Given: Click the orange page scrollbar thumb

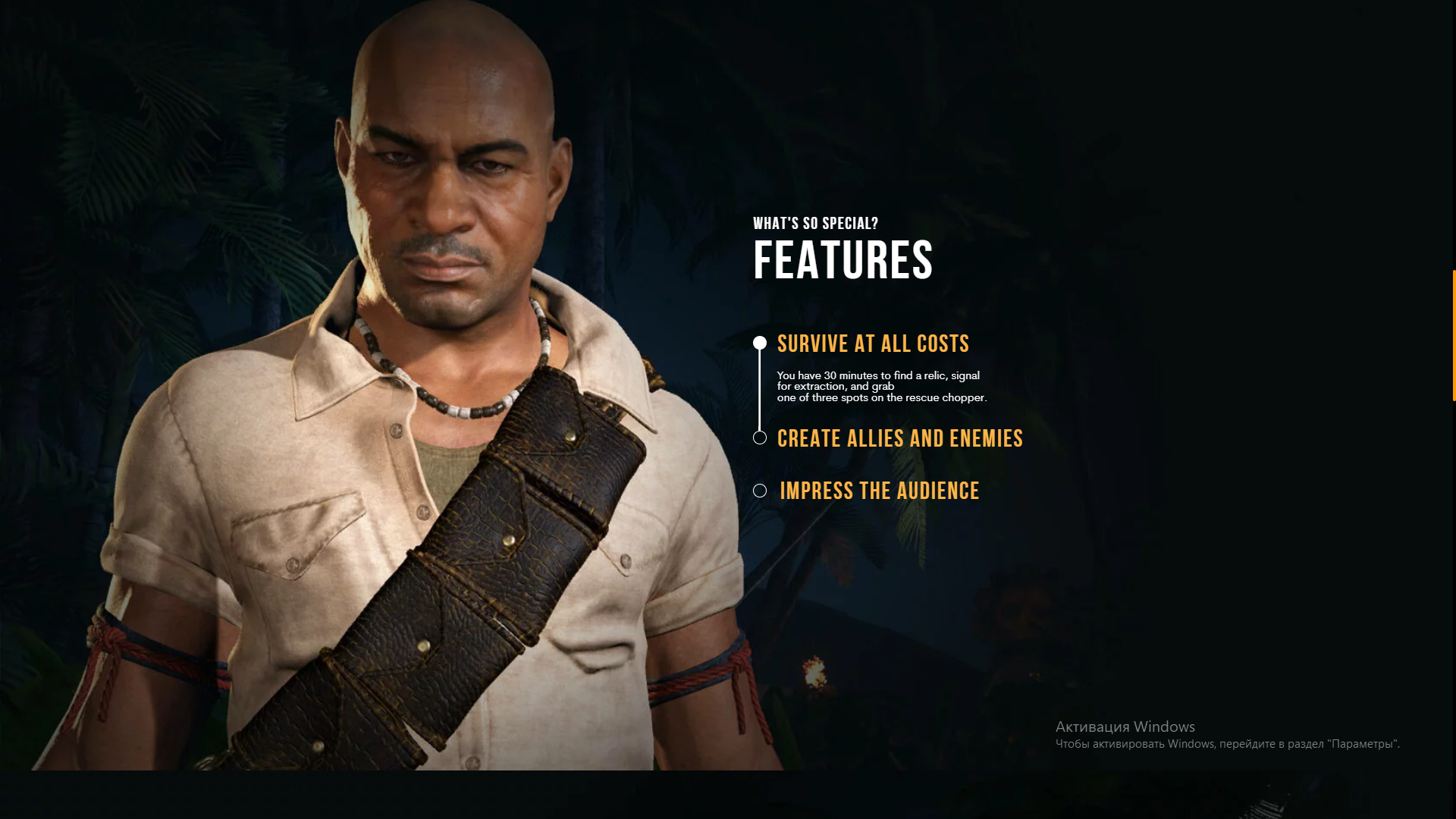Looking at the screenshot, I should (x=1453, y=334).
